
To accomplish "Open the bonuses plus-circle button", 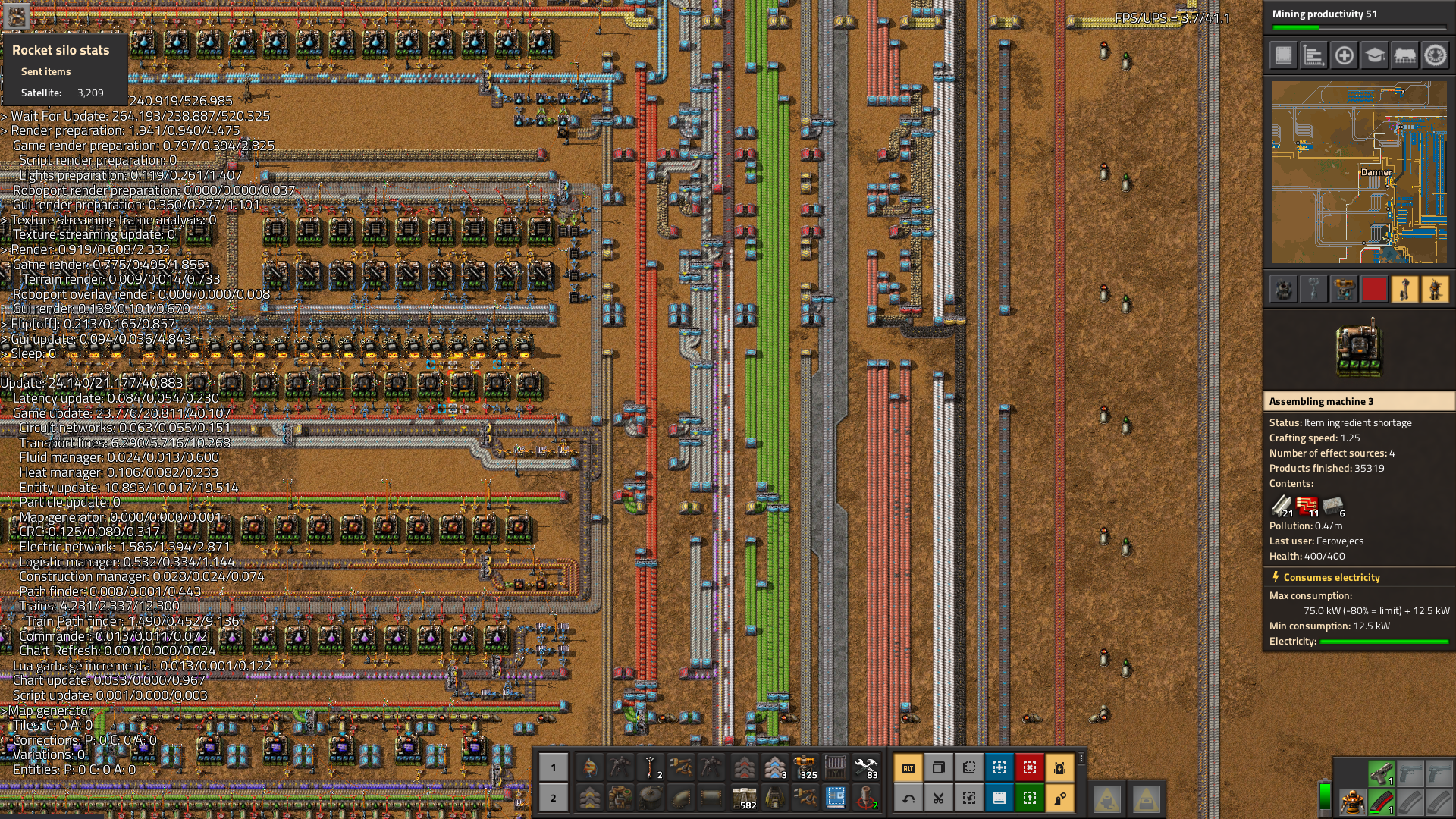I will tap(1344, 55).
